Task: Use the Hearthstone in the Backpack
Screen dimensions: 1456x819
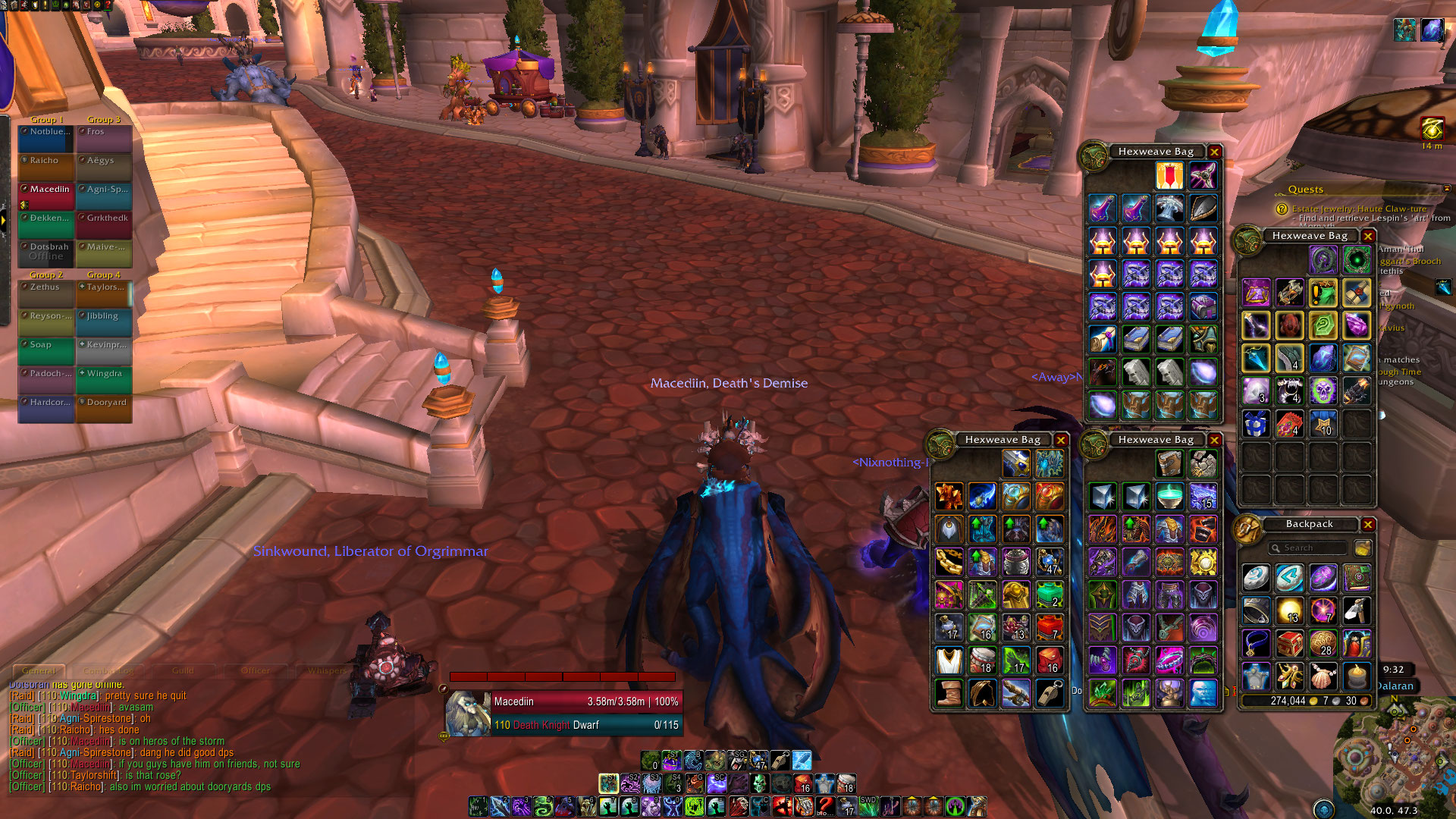Action: click(x=1256, y=579)
